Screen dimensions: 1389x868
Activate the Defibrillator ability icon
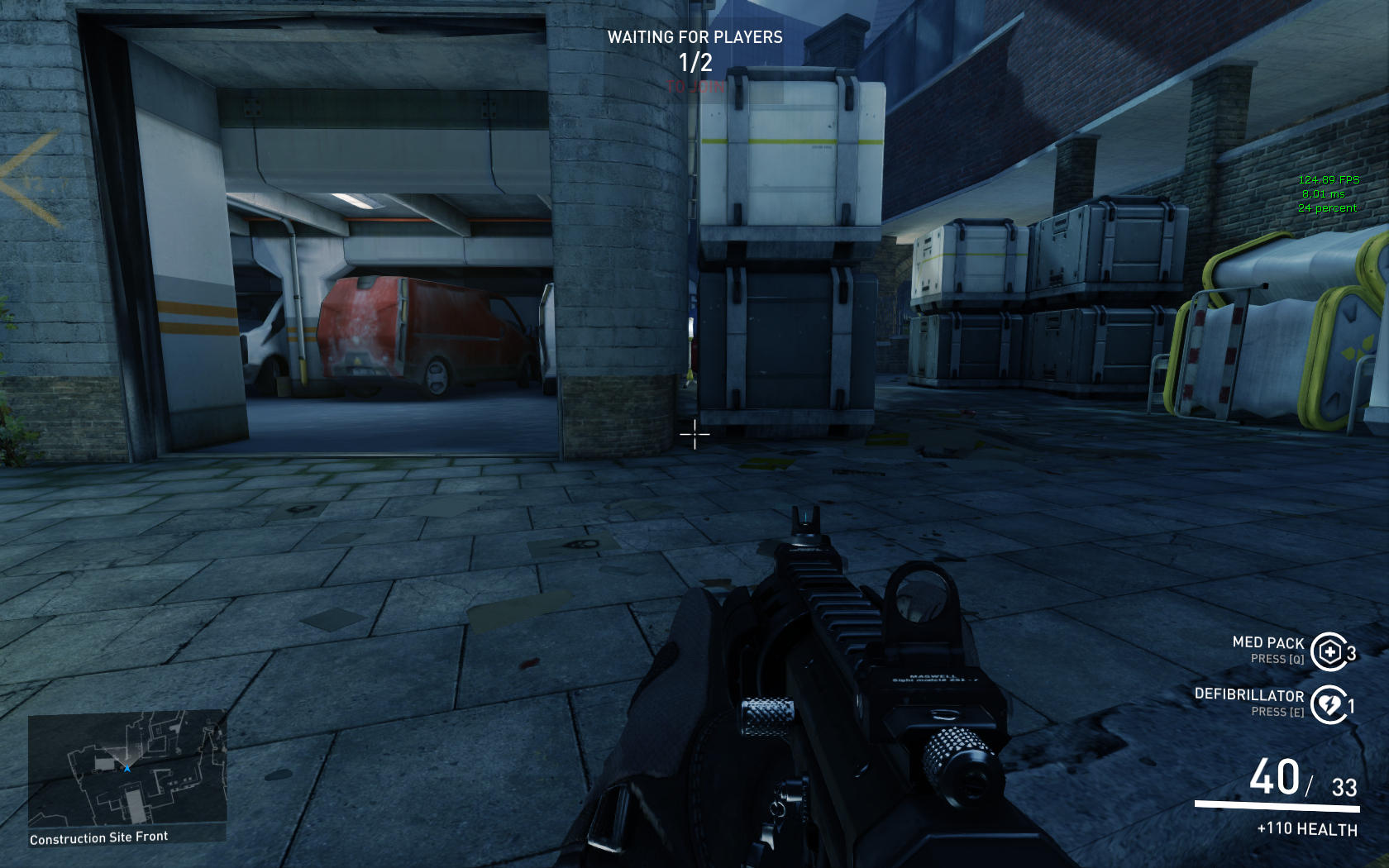[x=1329, y=704]
